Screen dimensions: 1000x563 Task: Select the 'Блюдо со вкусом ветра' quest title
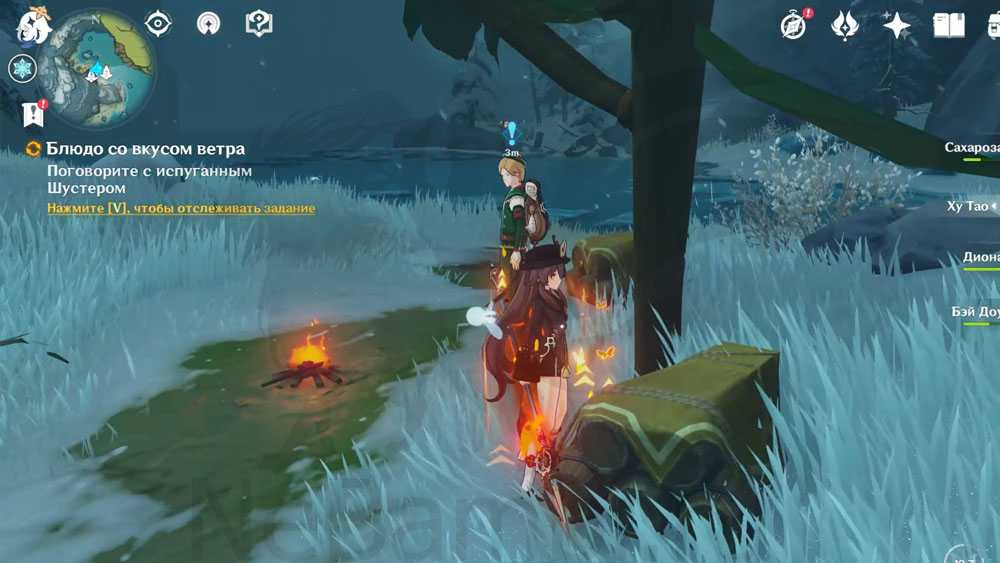pos(144,149)
